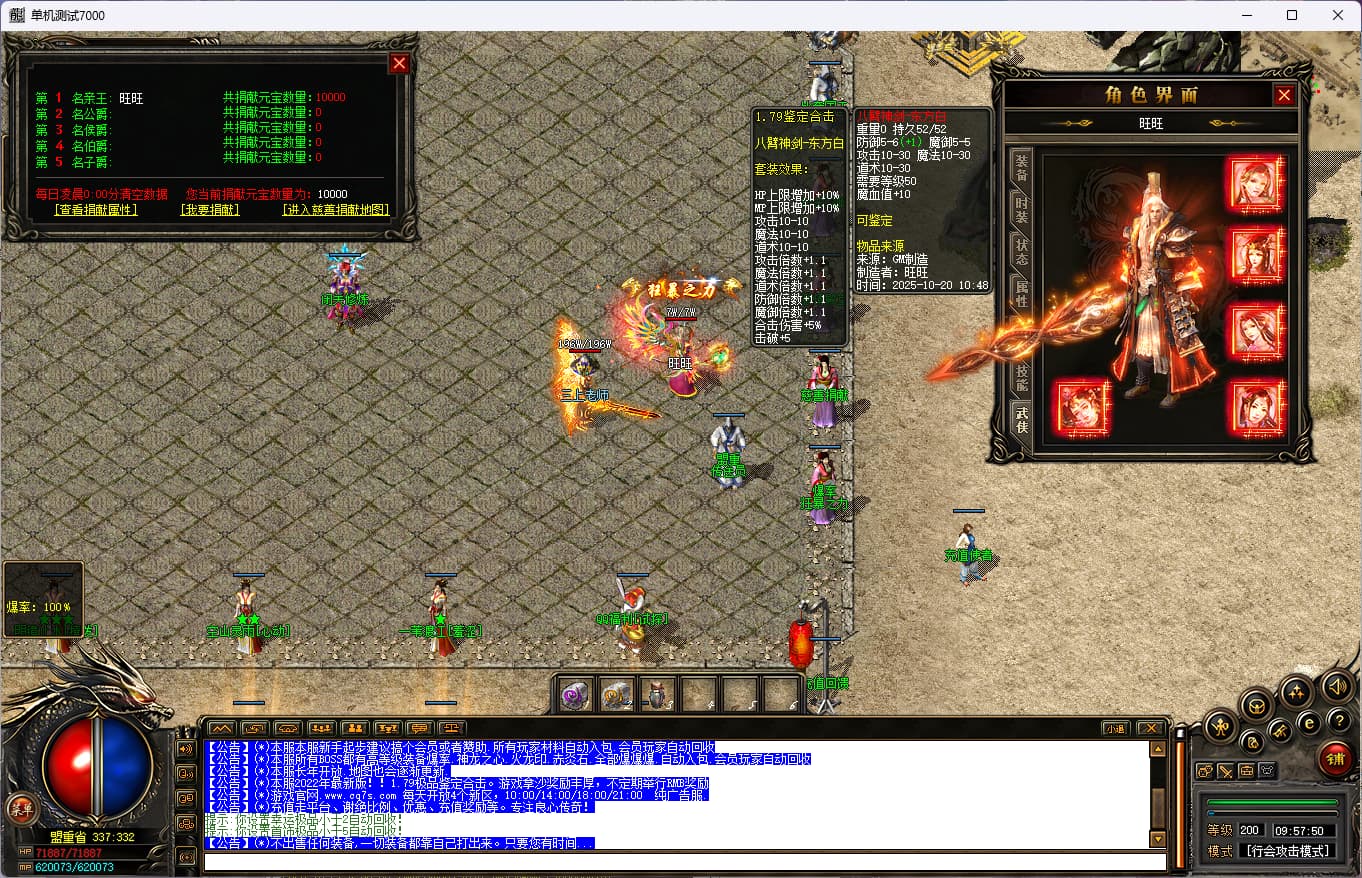1362x878 pixels.
Task: Click the 我要捐献 donate link
Action: [x=210, y=210]
